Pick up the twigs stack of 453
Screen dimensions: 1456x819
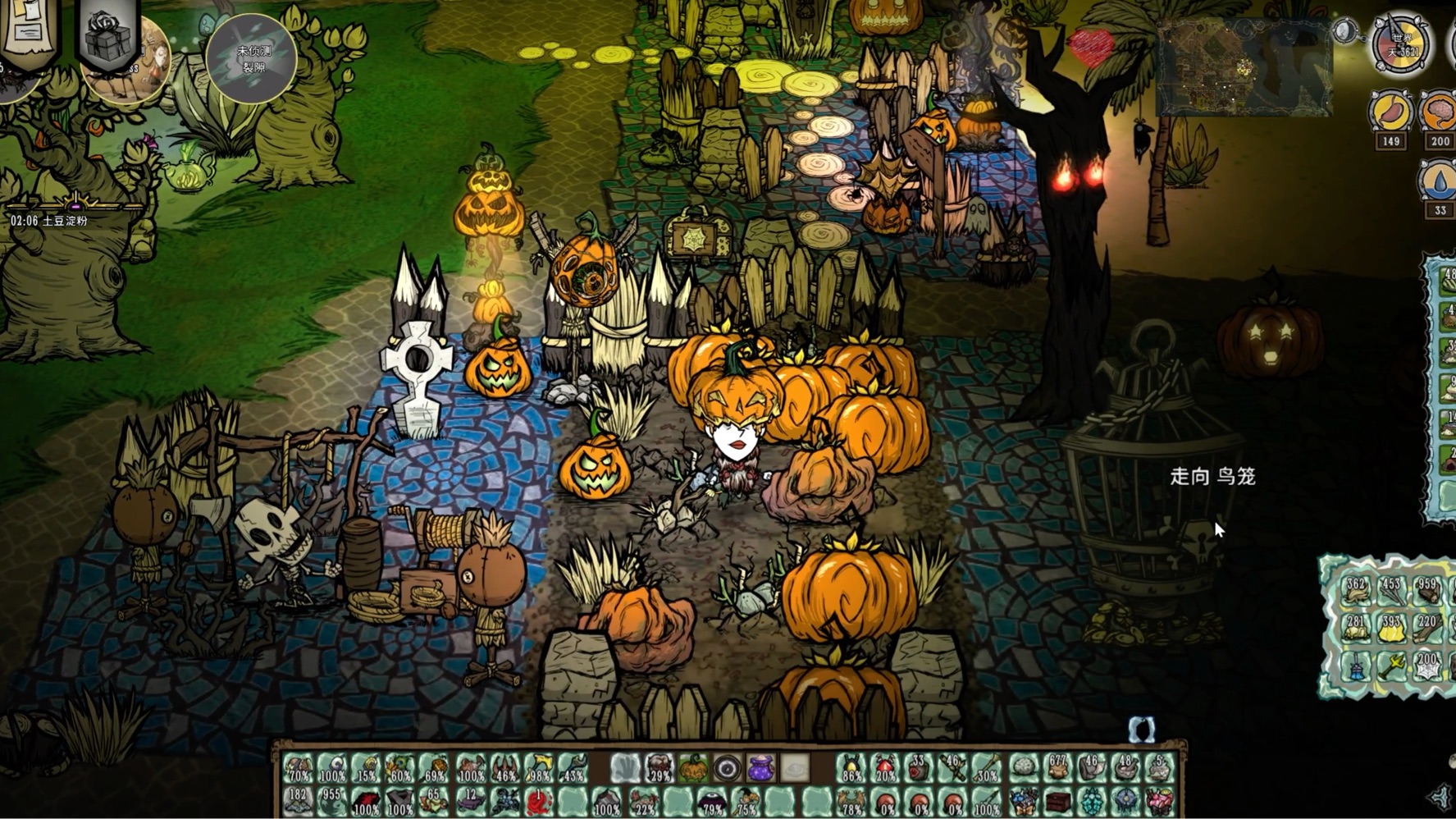pyautogui.click(x=1392, y=593)
